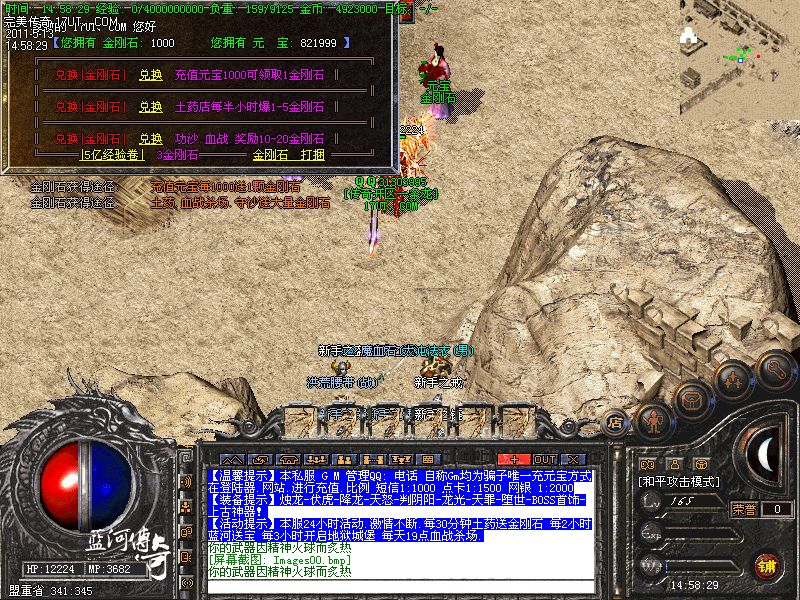Click the OUT button on chat bar
This screenshot has width=800, height=600.
545,459
